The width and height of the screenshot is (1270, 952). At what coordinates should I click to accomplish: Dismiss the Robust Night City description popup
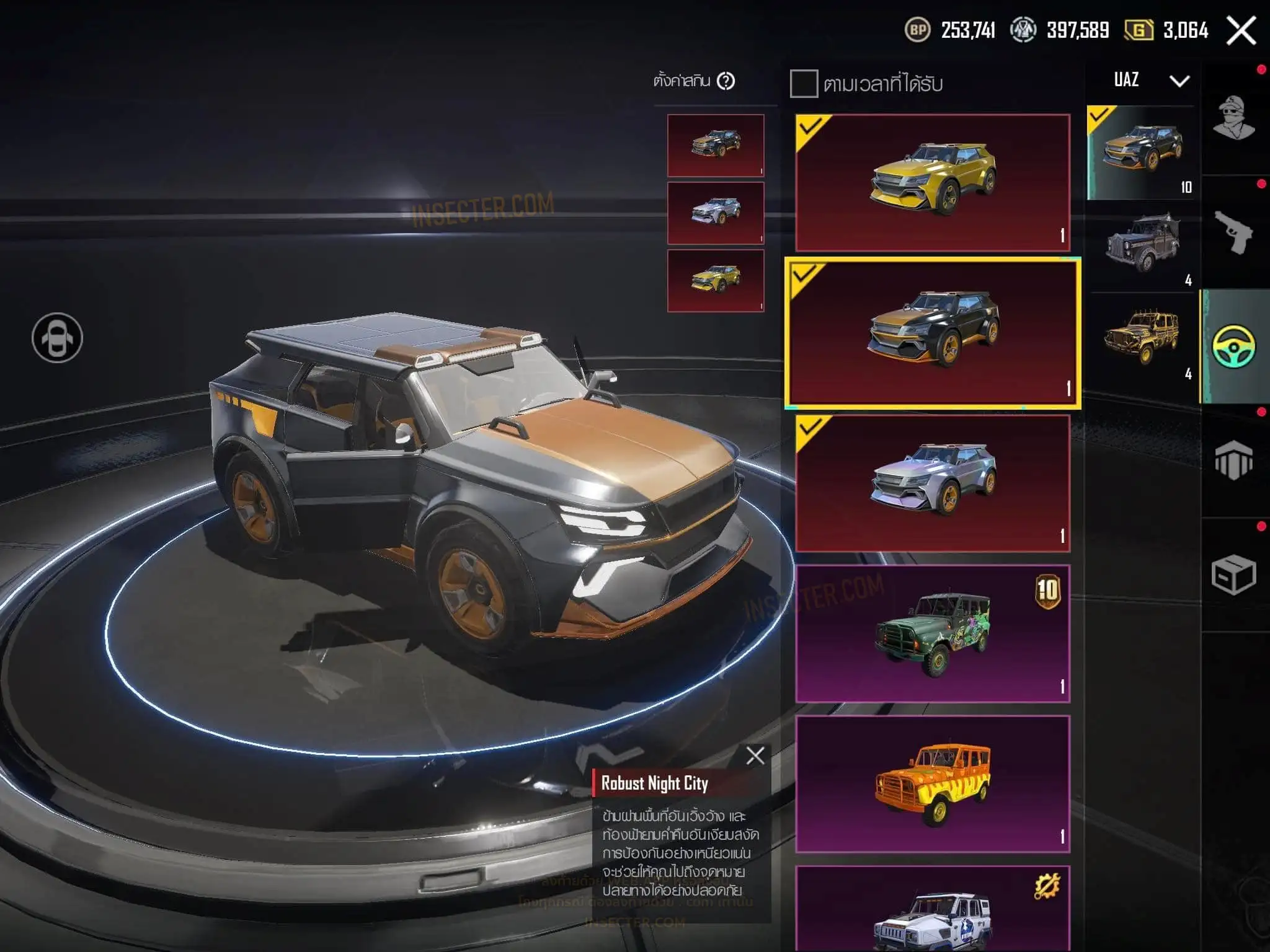[x=755, y=756]
